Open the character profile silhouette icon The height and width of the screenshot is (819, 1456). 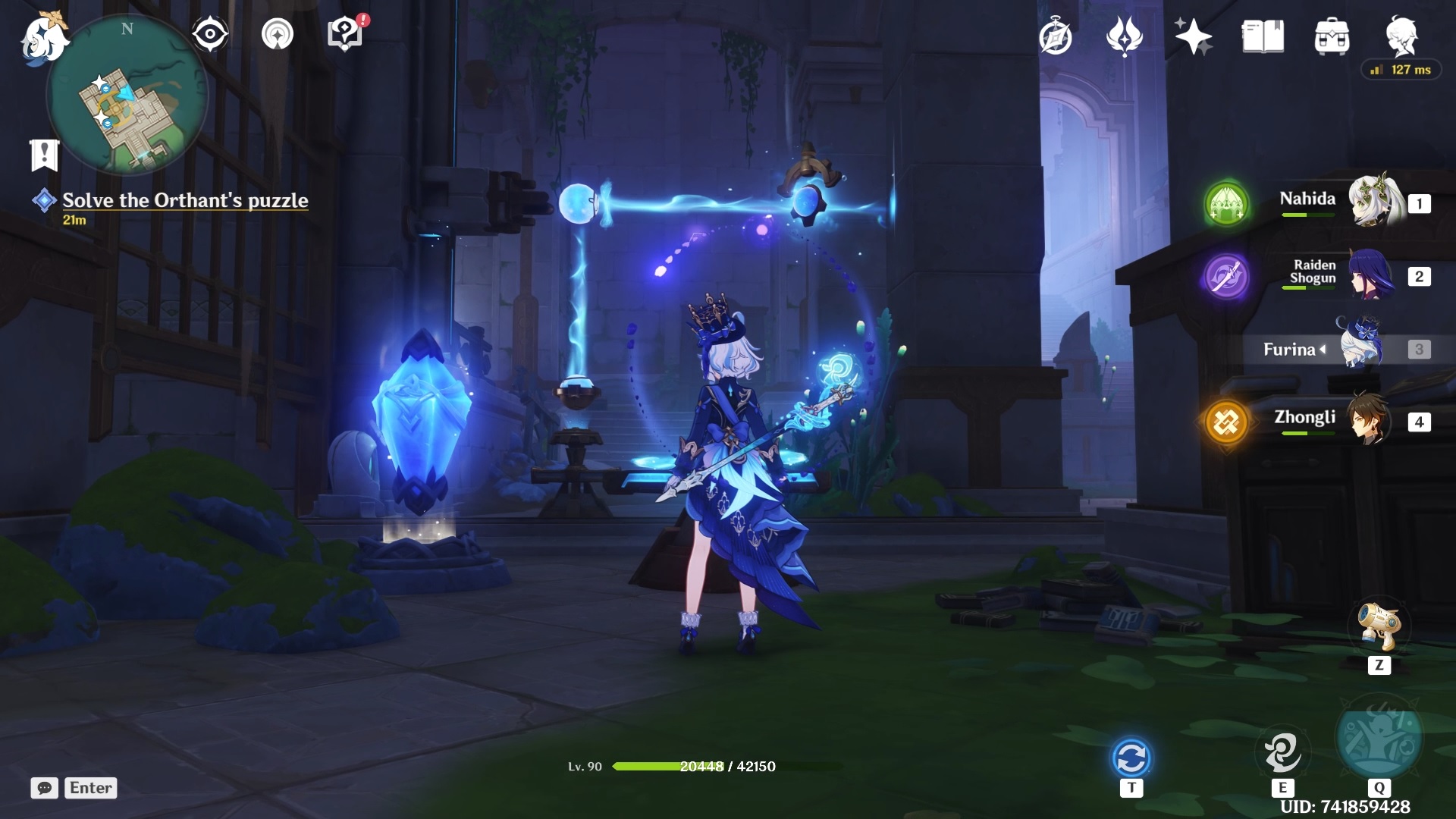click(x=1401, y=36)
